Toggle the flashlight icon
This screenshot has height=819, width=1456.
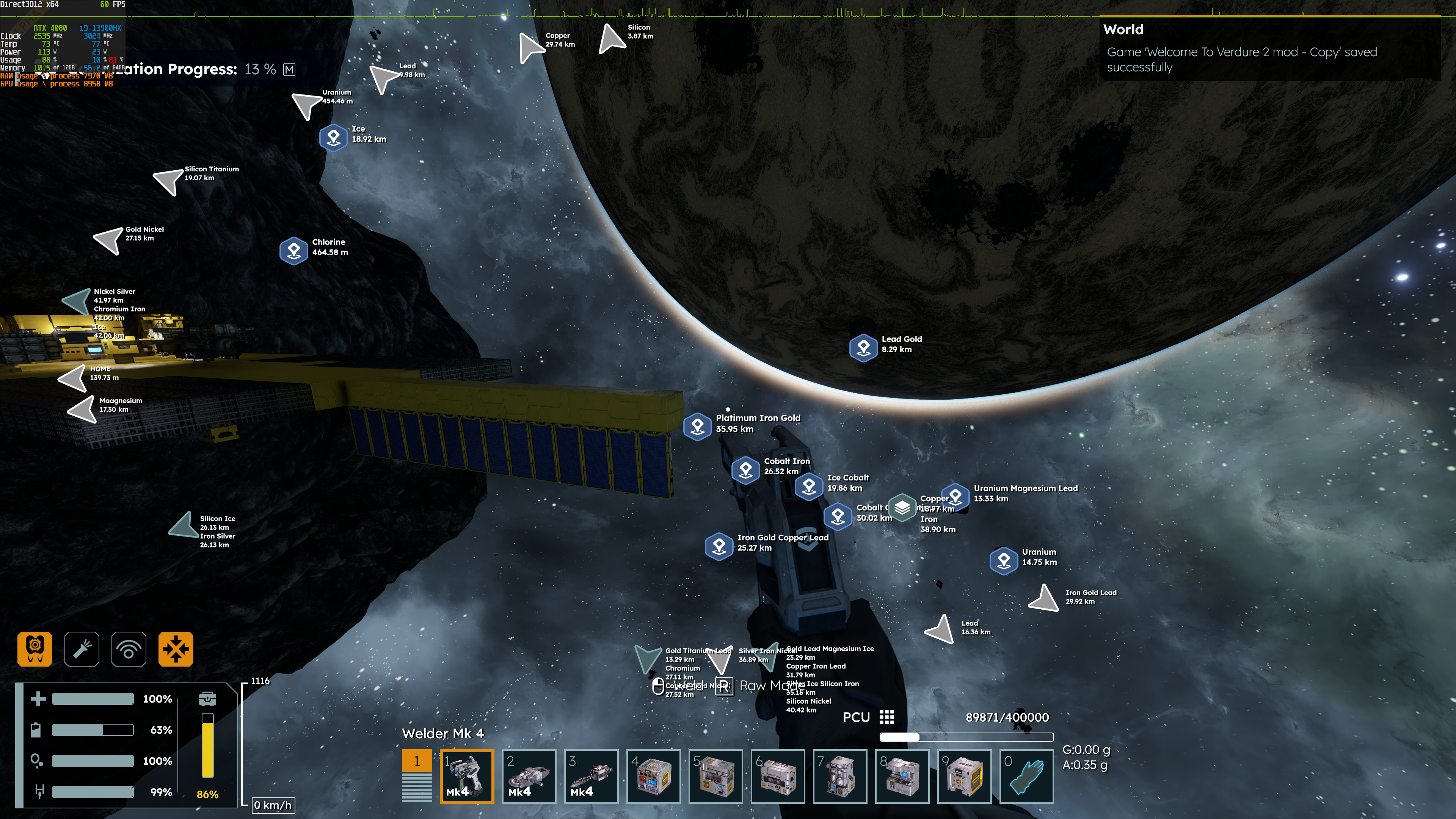point(82,648)
